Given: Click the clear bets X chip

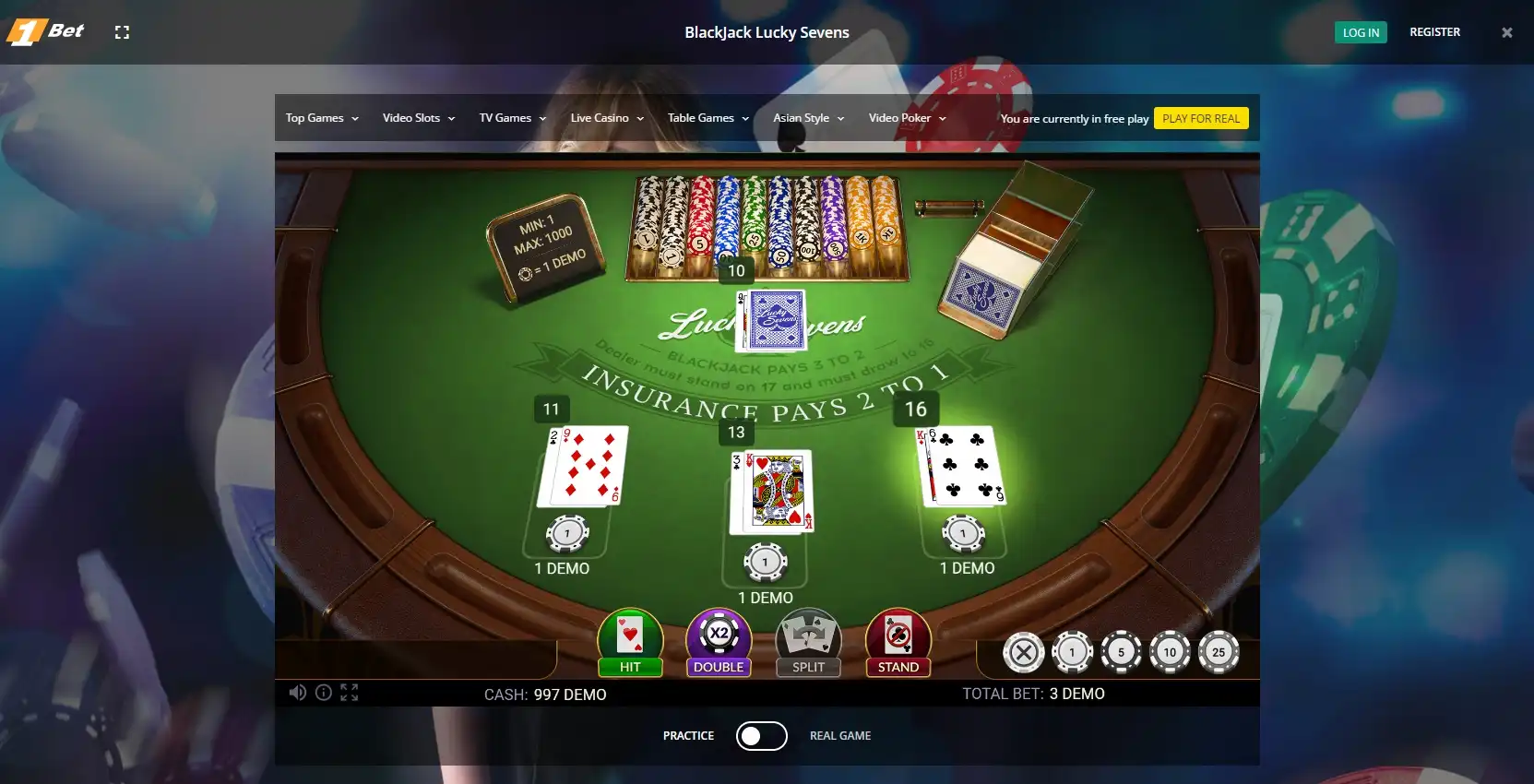Looking at the screenshot, I should 1023,652.
